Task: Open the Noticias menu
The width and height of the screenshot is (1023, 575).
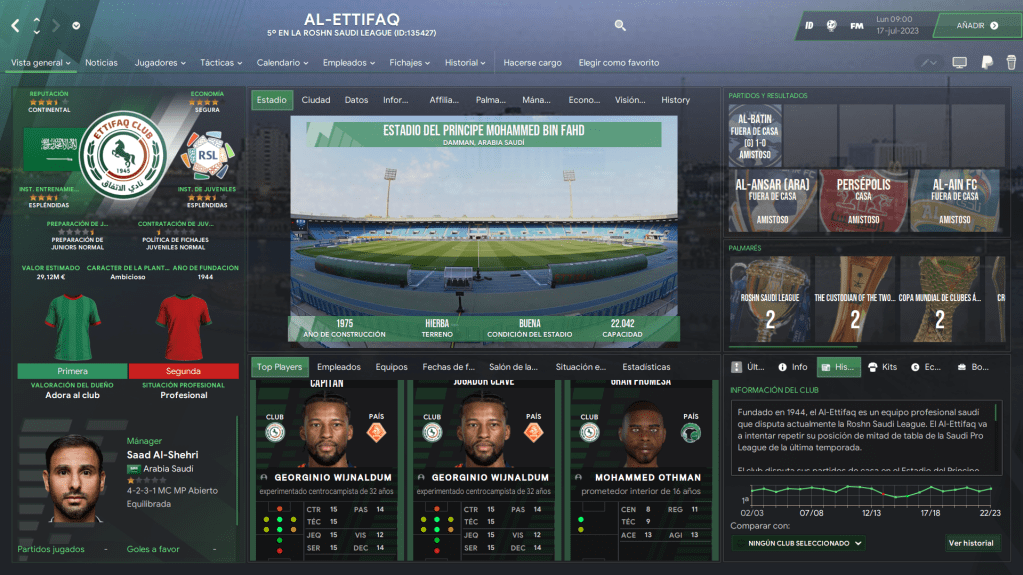Action: click(x=101, y=62)
